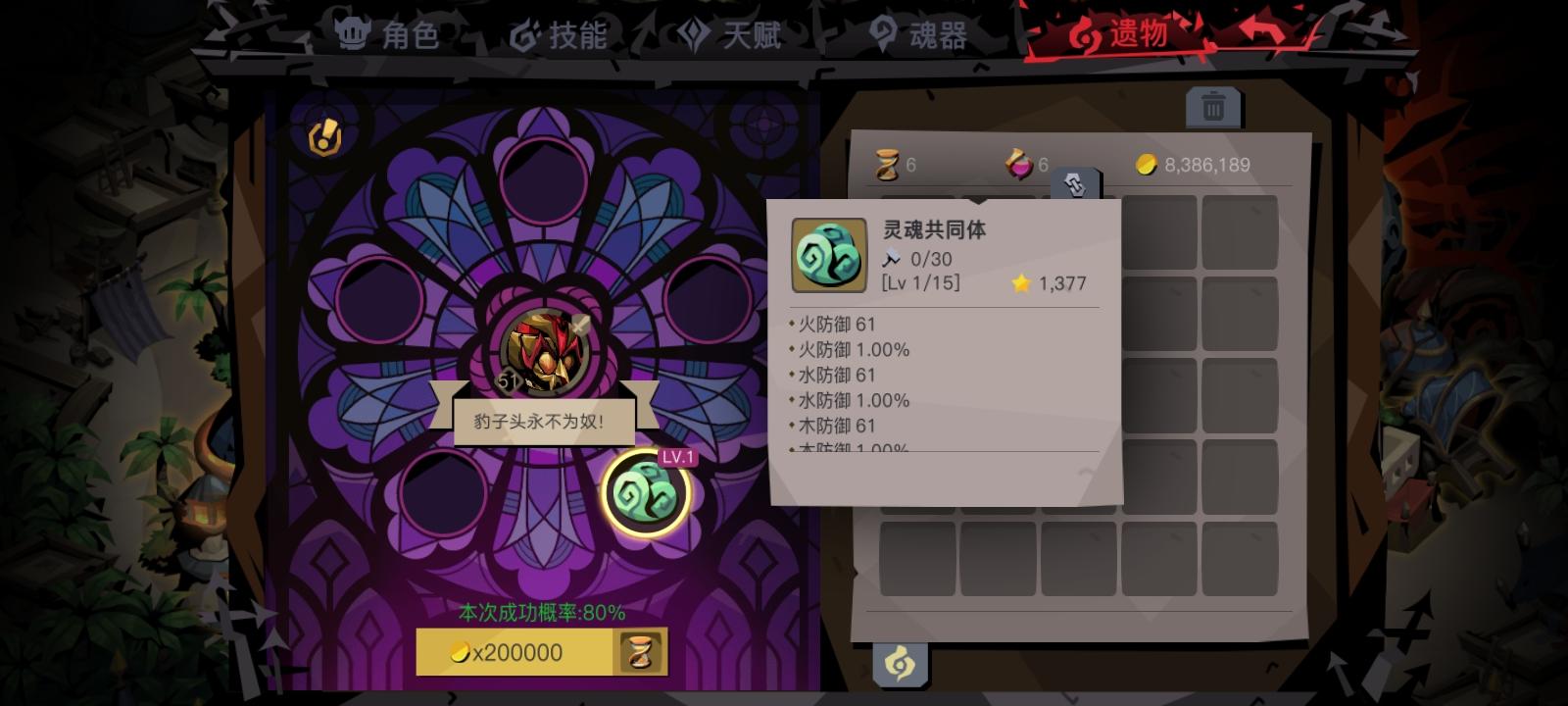
Task: Select the hourglass currency icon
Action: tap(885, 164)
